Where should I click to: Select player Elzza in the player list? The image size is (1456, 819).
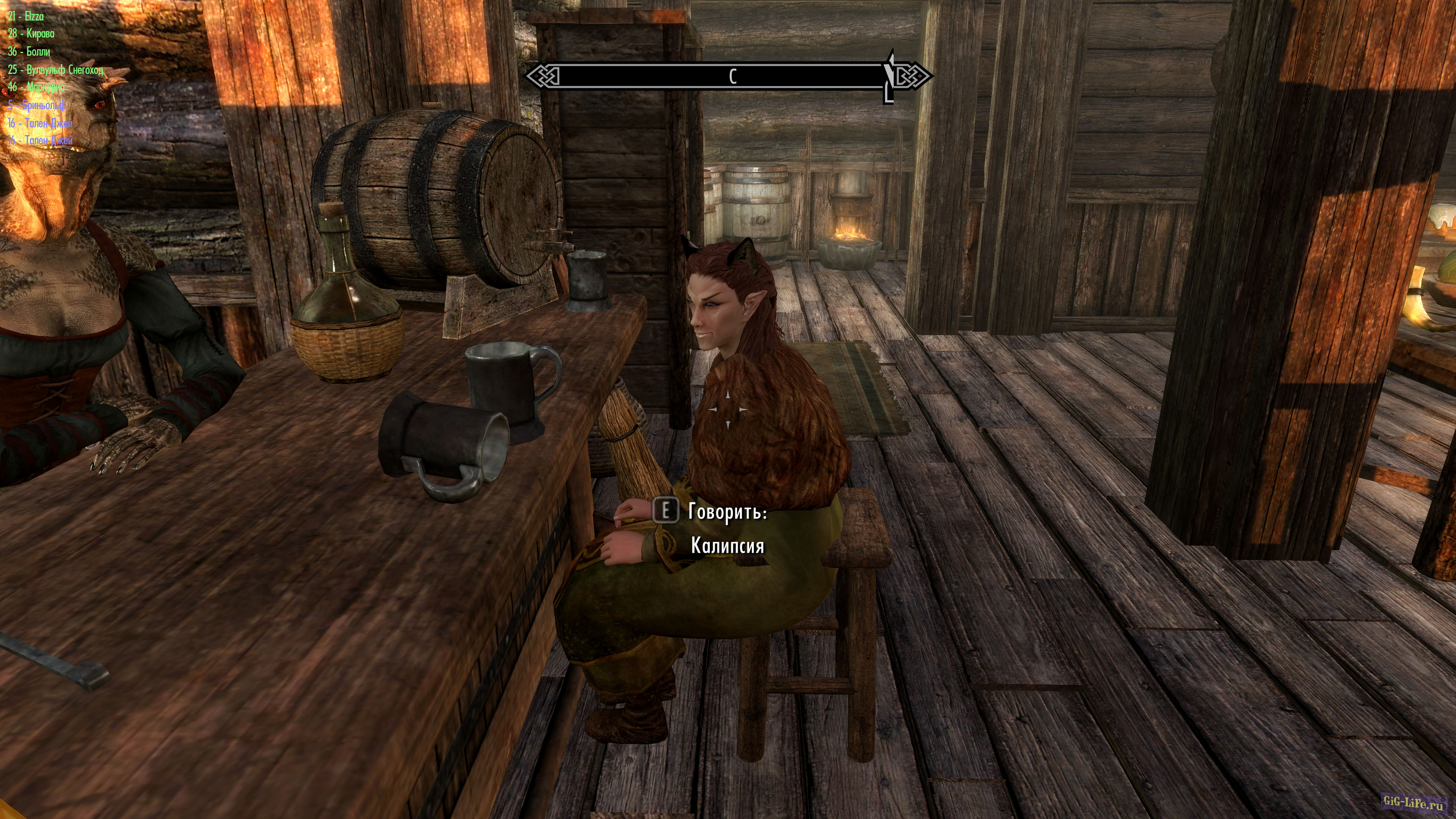(x=26, y=17)
